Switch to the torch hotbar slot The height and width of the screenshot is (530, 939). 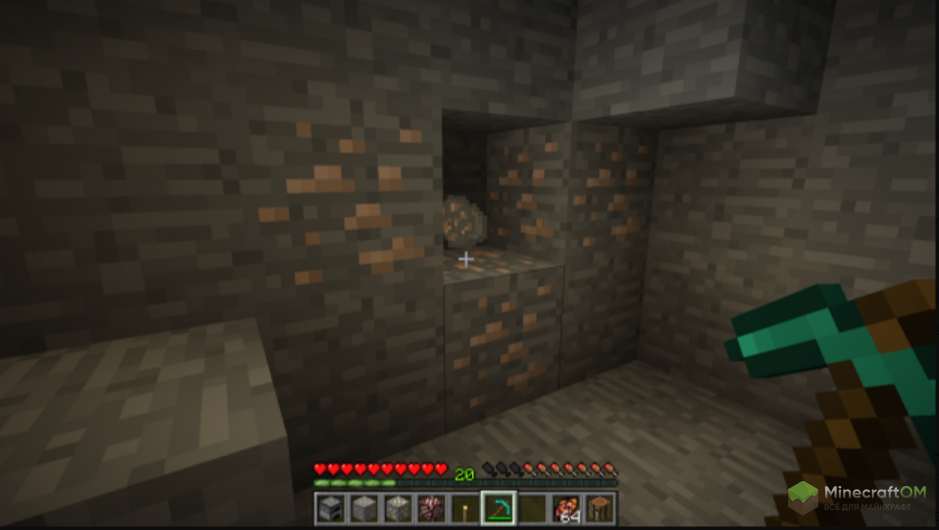pos(465,508)
